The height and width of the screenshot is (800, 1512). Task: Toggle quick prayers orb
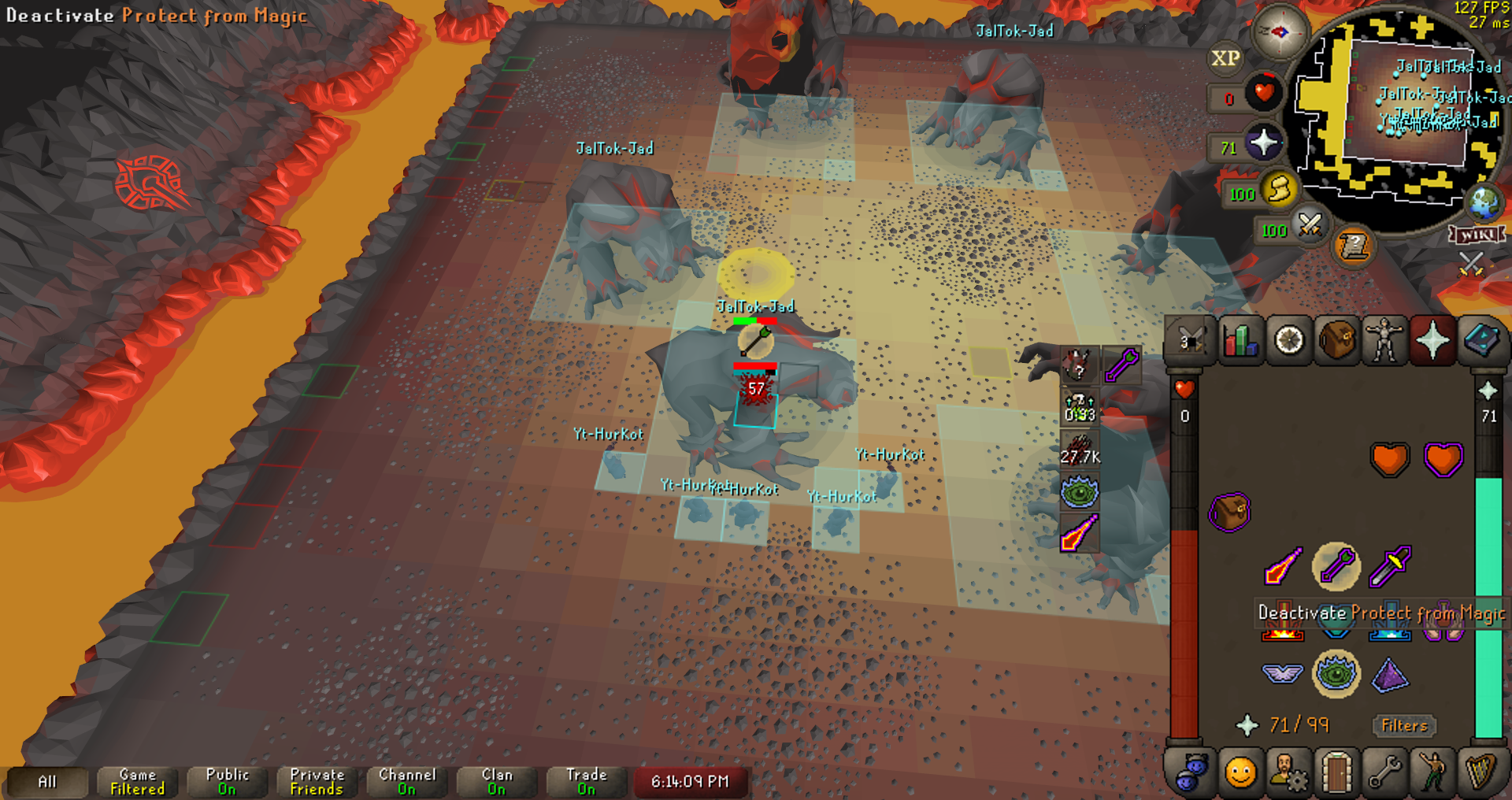click(1262, 144)
